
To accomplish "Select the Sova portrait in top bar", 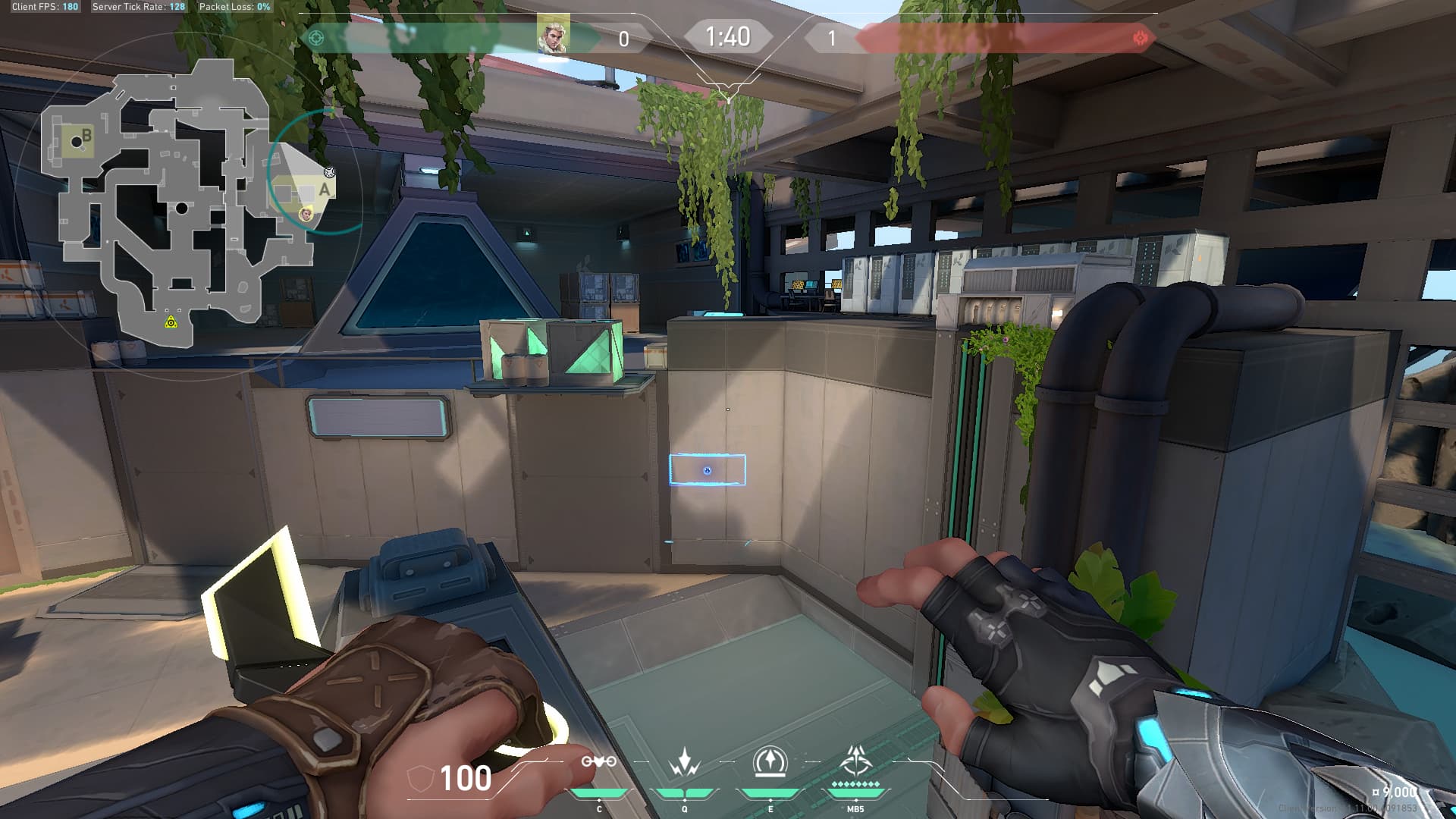I will [553, 36].
